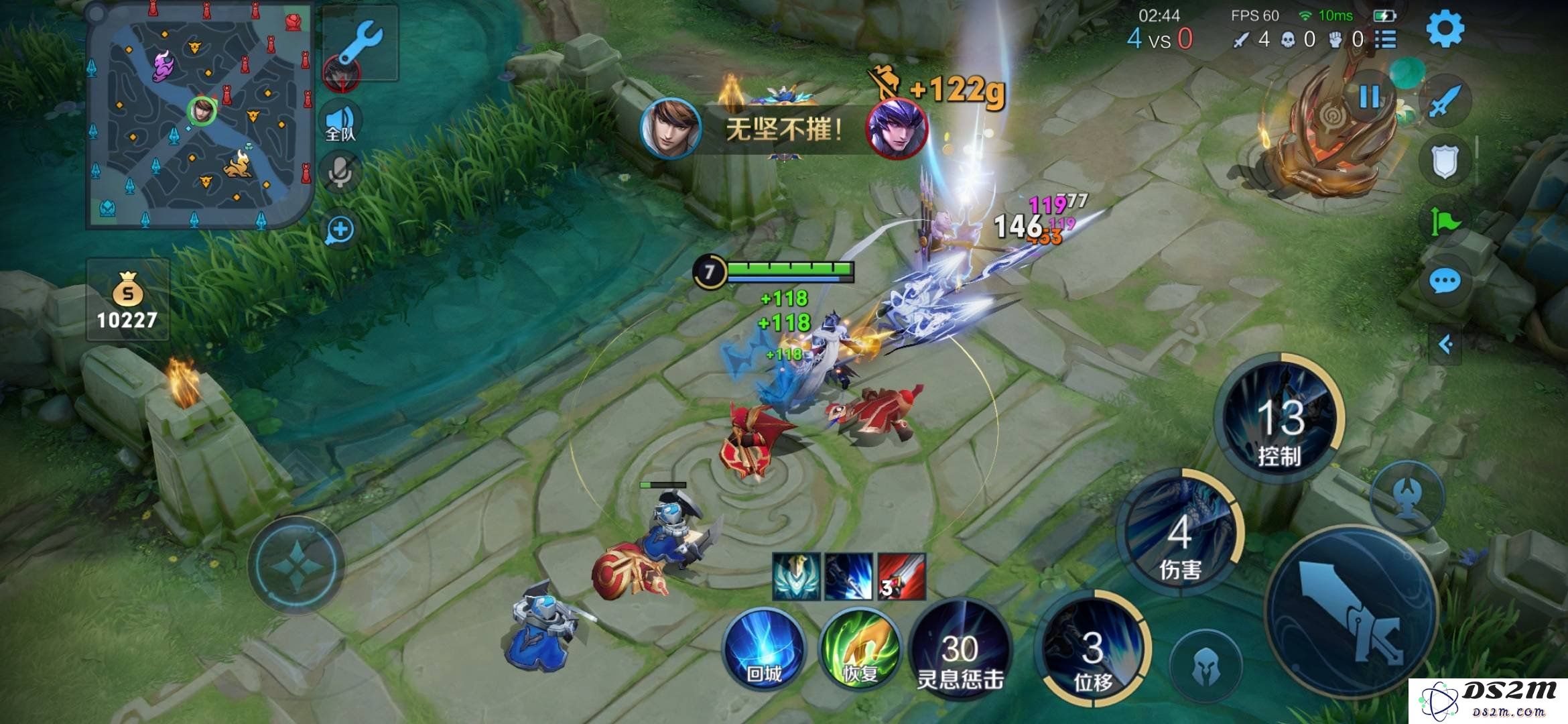
Task: Open the settings gear menu
Action: pyautogui.click(x=1445, y=29)
